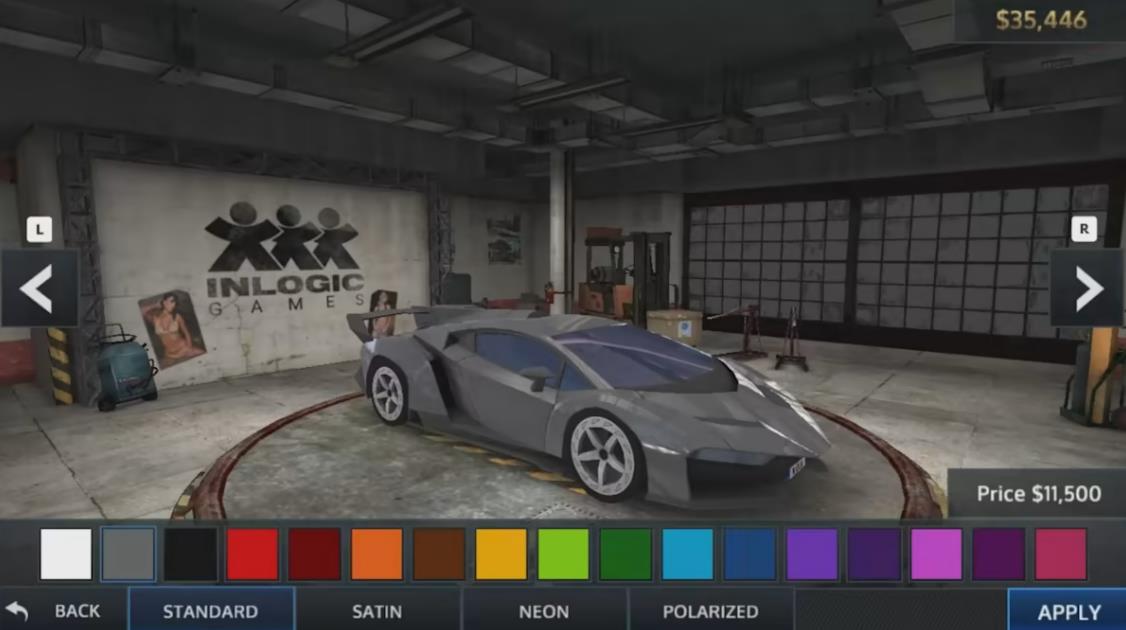This screenshot has width=1126, height=630.
Task: Select the dark green paint swatch
Action: click(625, 554)
